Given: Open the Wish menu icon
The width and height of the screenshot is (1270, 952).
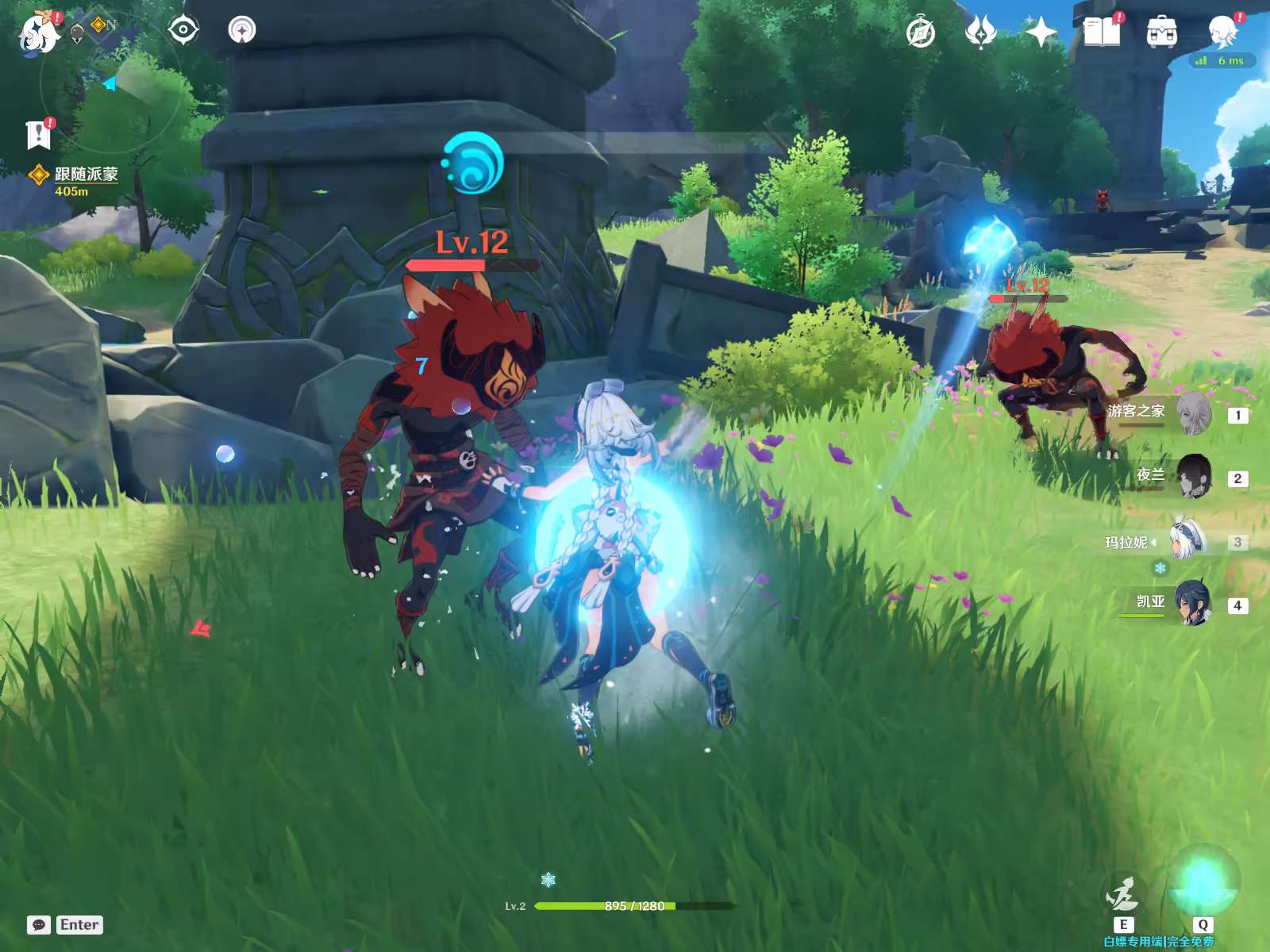Looking at the screenshot, I should (x=980, y=33).
